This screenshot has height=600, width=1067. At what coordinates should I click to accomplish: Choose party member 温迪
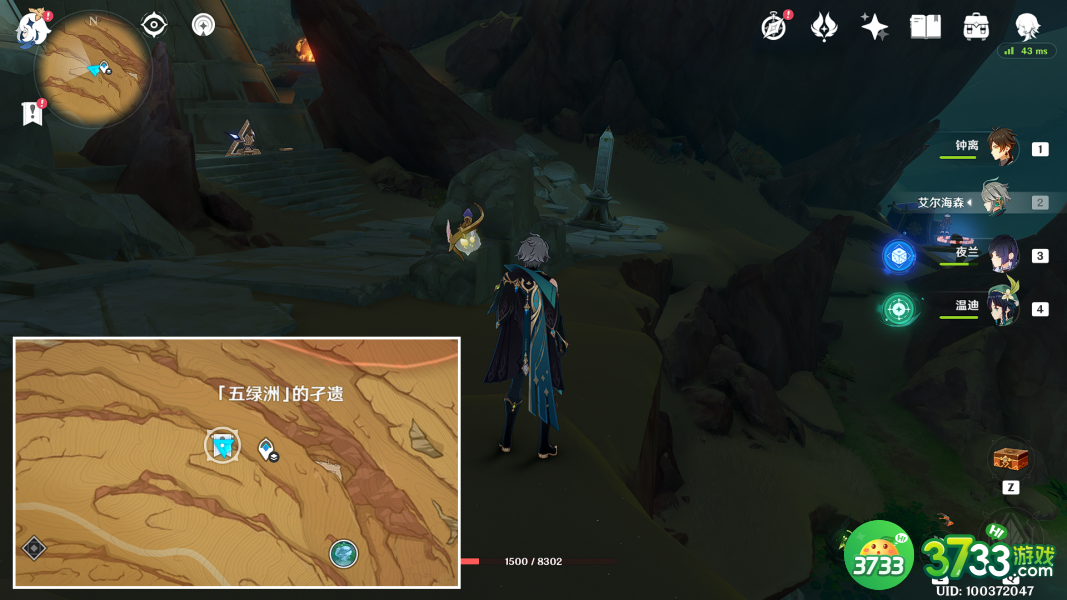(x=1002, y=307)
